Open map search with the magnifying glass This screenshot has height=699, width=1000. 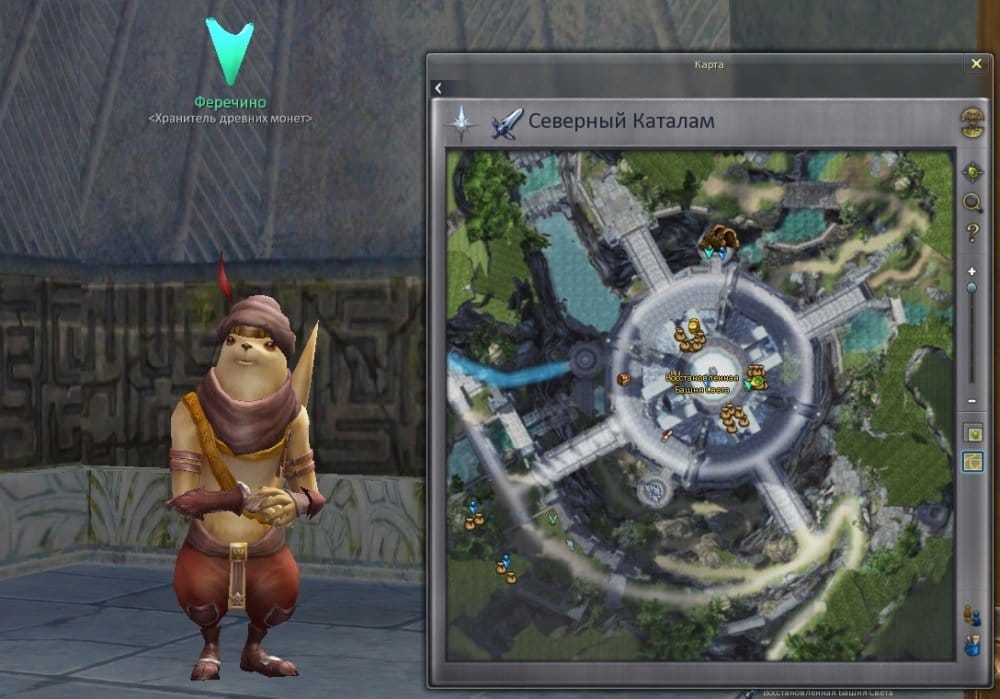click(x=971, y=203)
